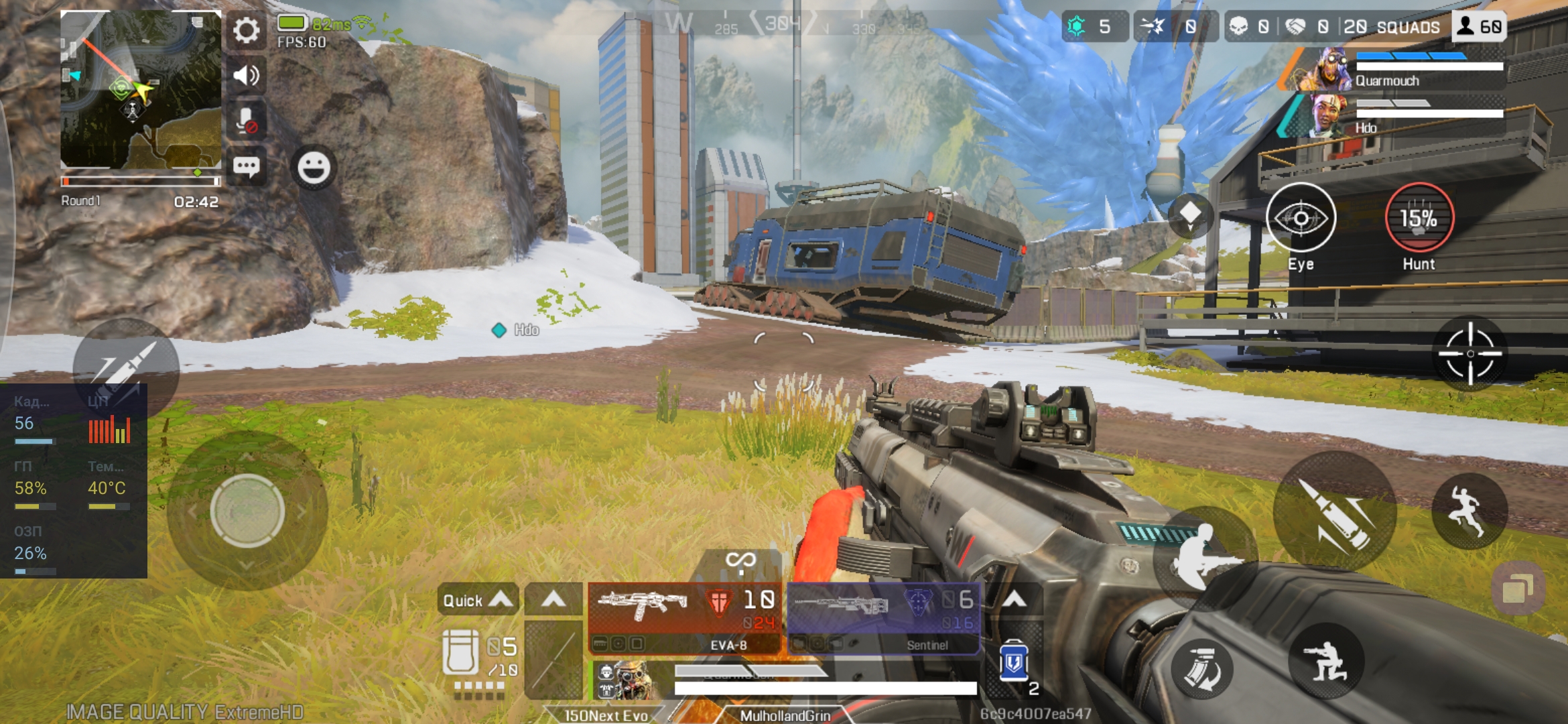Viewport: 1568px width, 724px height.
Task: Open the backpack inventory
Action: click(x=461, y=652)
